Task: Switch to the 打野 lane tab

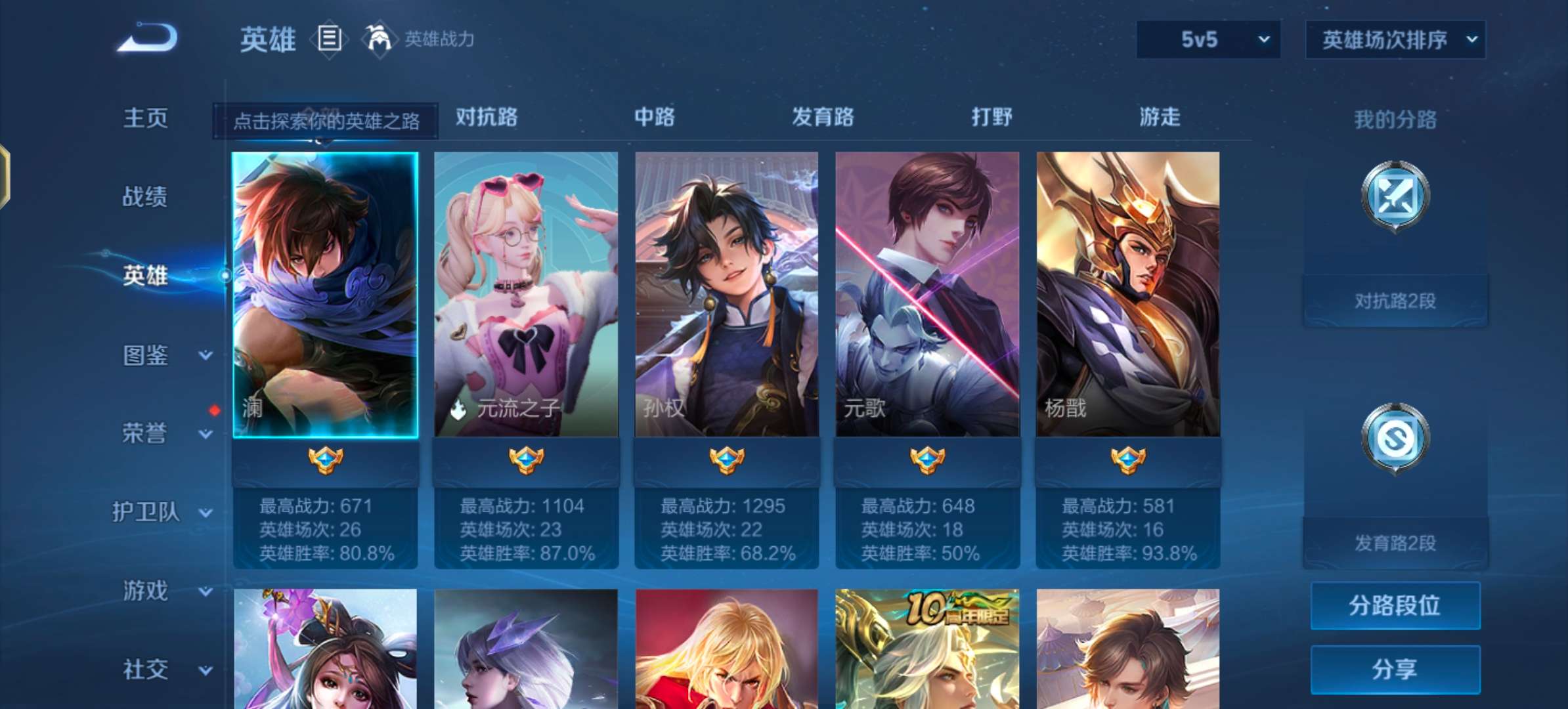Action: point(991,118)
